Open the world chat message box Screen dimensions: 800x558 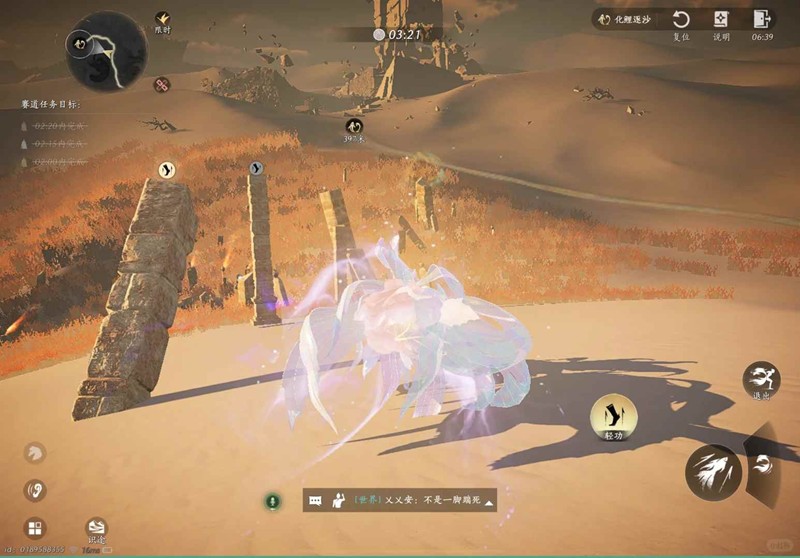click(400, 500)
